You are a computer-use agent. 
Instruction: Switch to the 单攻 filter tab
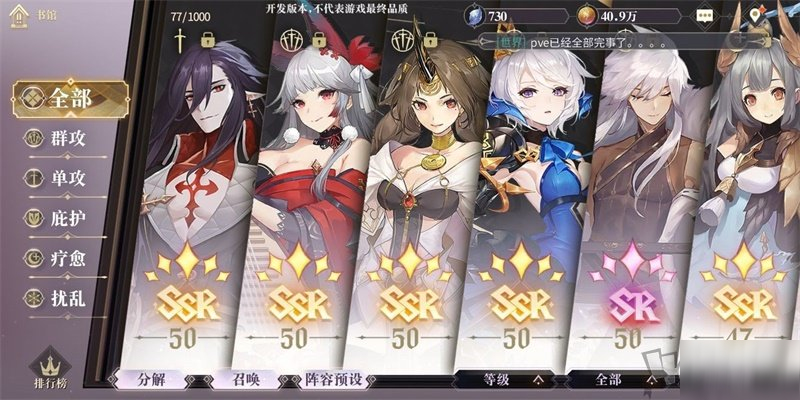click(x=60, y=178)
